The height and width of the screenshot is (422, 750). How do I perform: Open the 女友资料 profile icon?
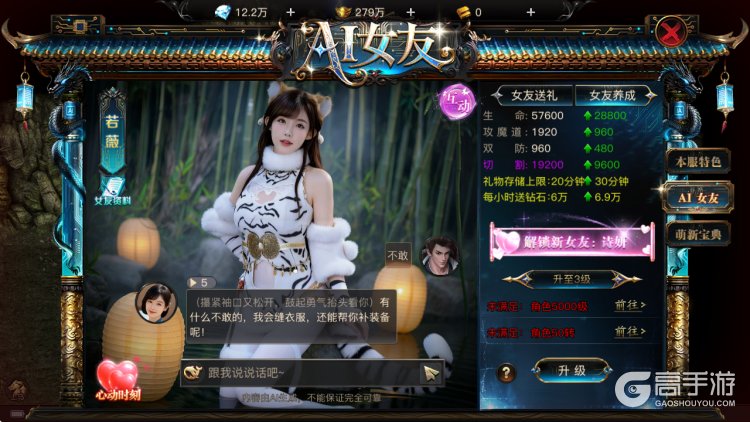(111, 187)
